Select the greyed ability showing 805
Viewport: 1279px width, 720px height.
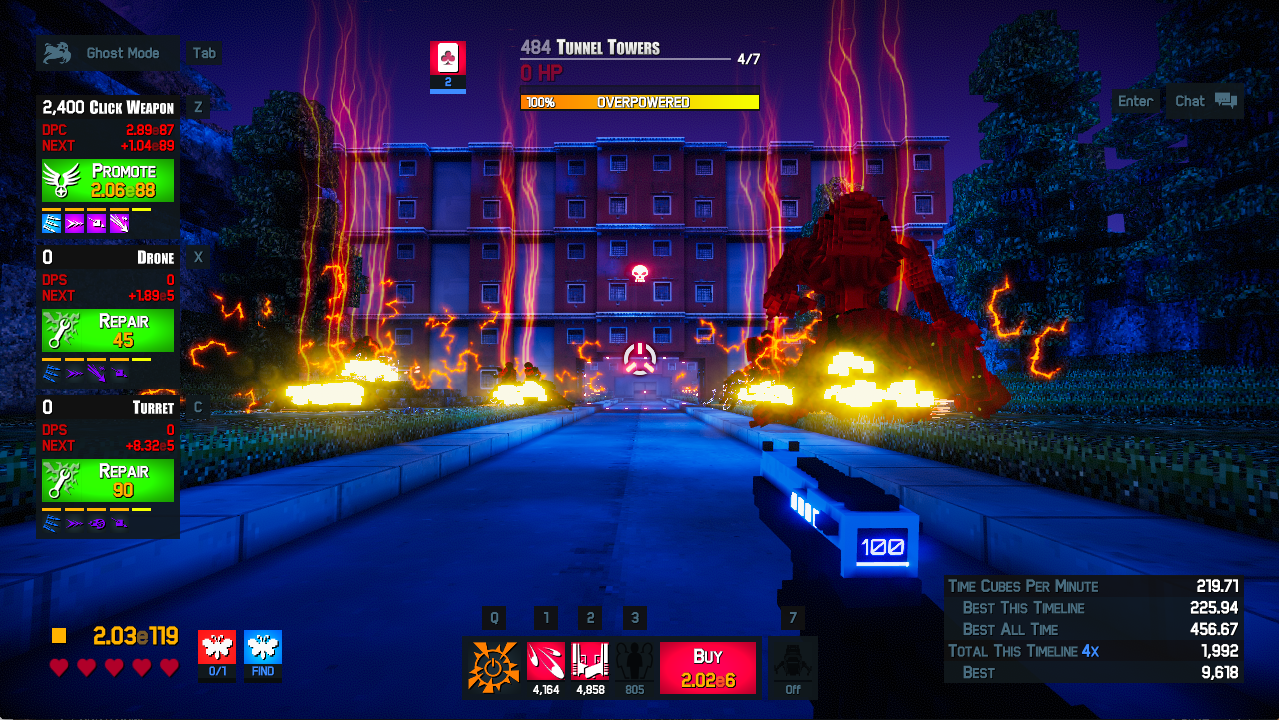point(634,661)
